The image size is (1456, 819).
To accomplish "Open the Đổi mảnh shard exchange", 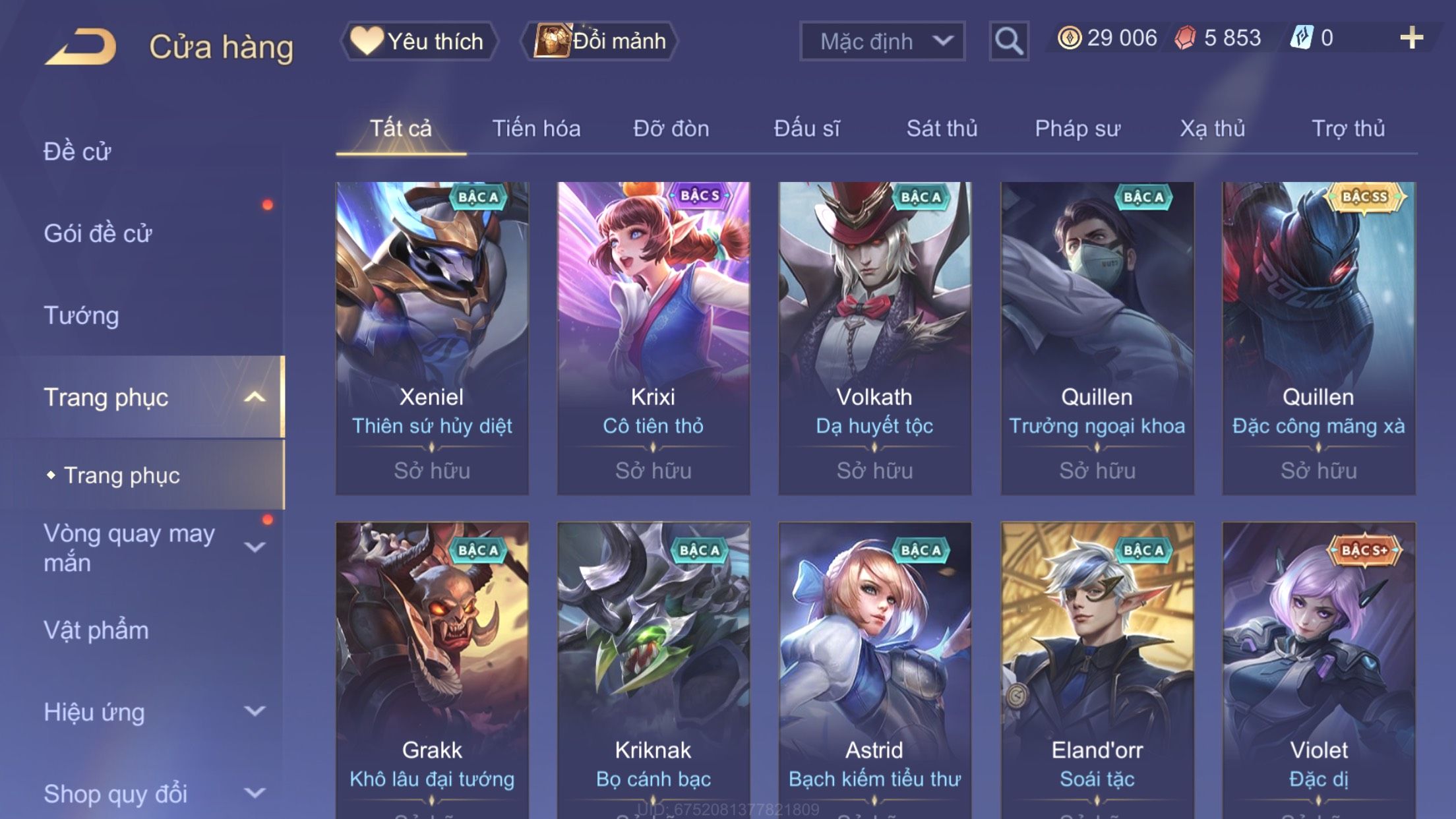I will (599, 42).
